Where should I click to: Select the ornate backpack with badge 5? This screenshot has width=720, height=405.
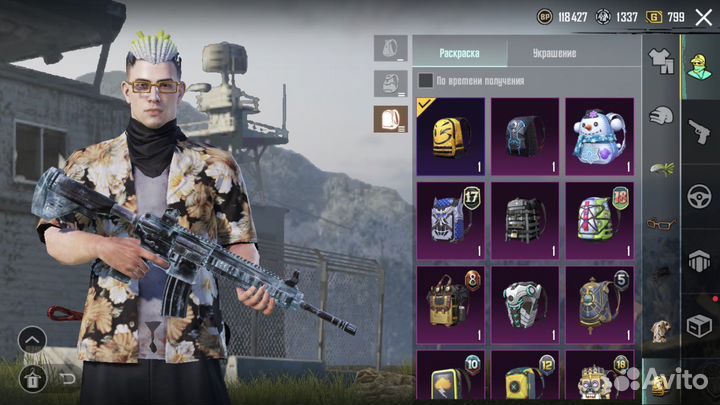tap(600, 303)
